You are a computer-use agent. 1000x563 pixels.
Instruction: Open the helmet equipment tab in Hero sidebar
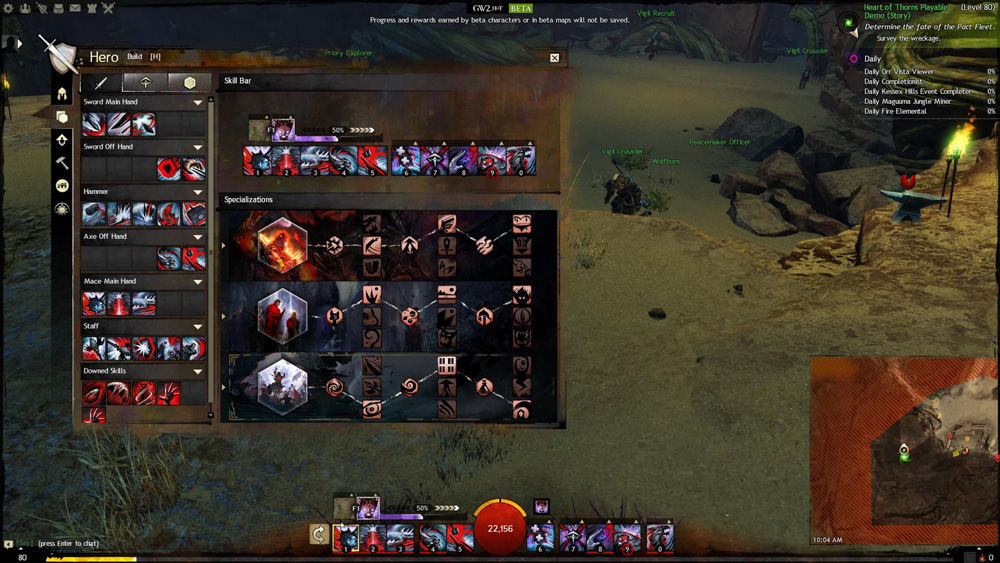tap(62, 94)
